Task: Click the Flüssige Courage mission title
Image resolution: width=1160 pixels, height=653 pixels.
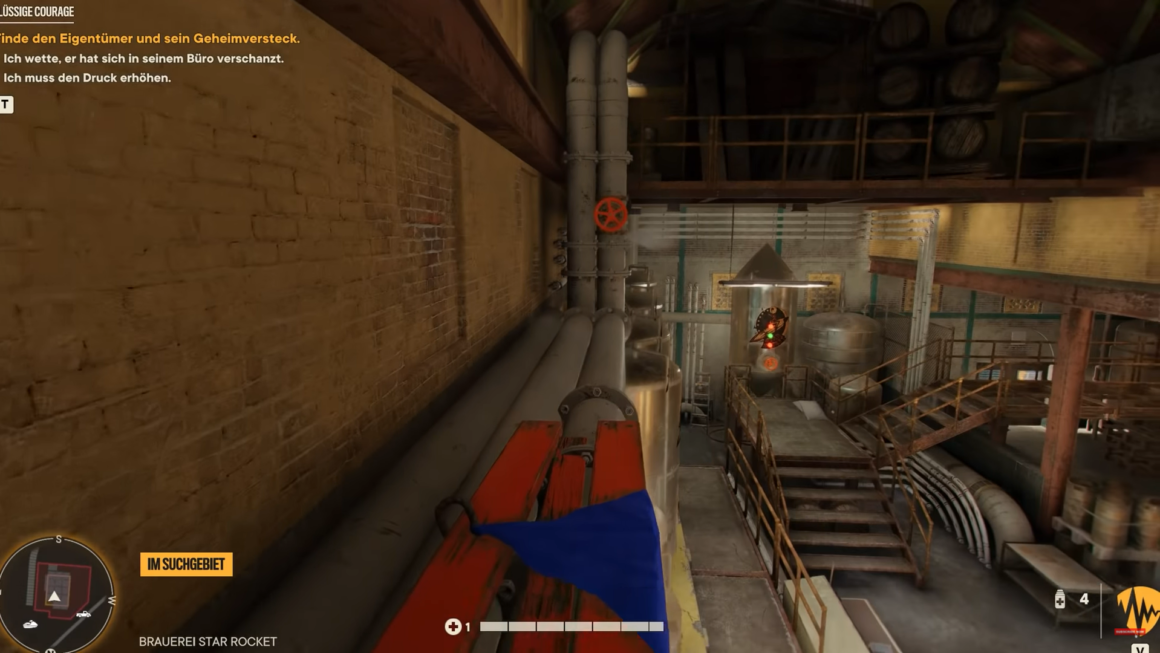Action: coord(37,12)
